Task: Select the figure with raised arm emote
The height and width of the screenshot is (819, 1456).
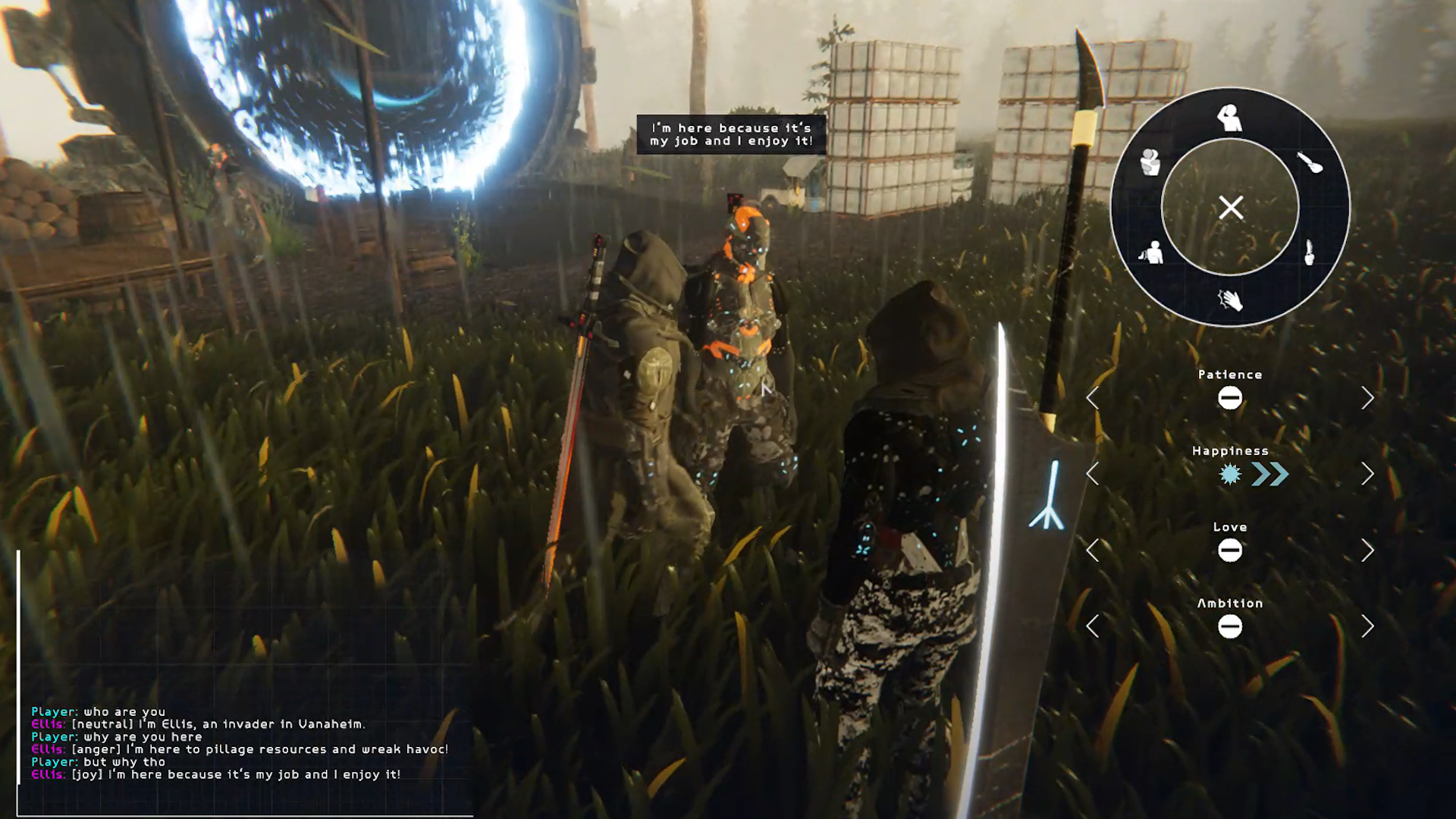Action: click(1151, 253)
